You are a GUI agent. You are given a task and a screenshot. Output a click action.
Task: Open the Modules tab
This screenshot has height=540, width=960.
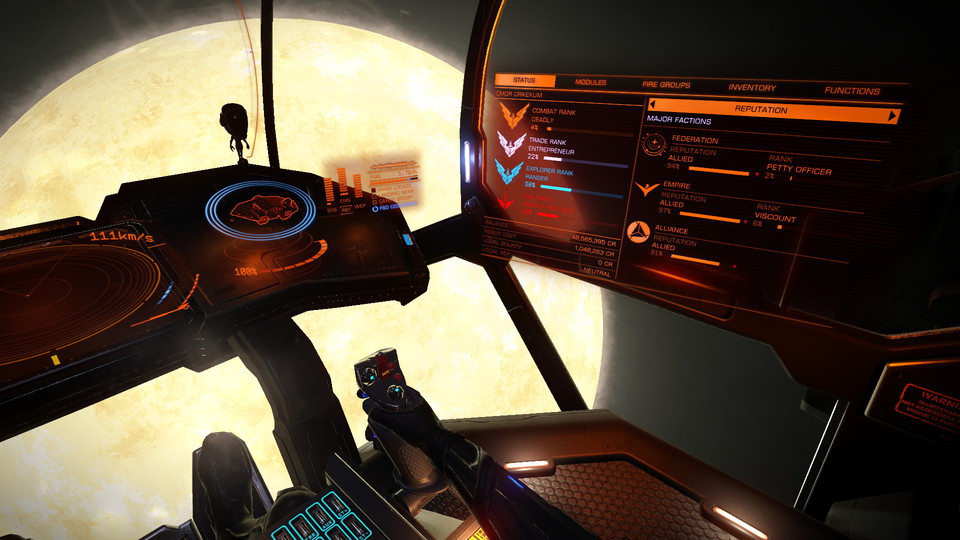(591, 83)
